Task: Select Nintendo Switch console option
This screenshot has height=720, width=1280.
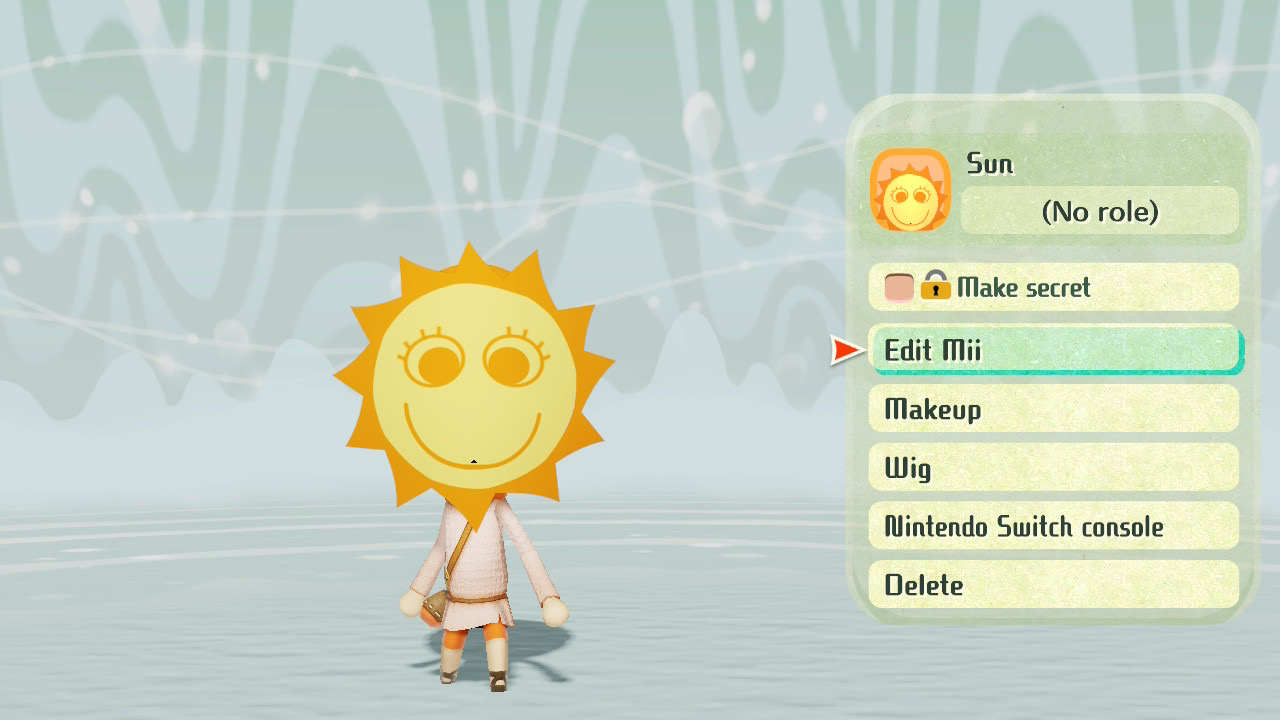Action: (1053, 526)
